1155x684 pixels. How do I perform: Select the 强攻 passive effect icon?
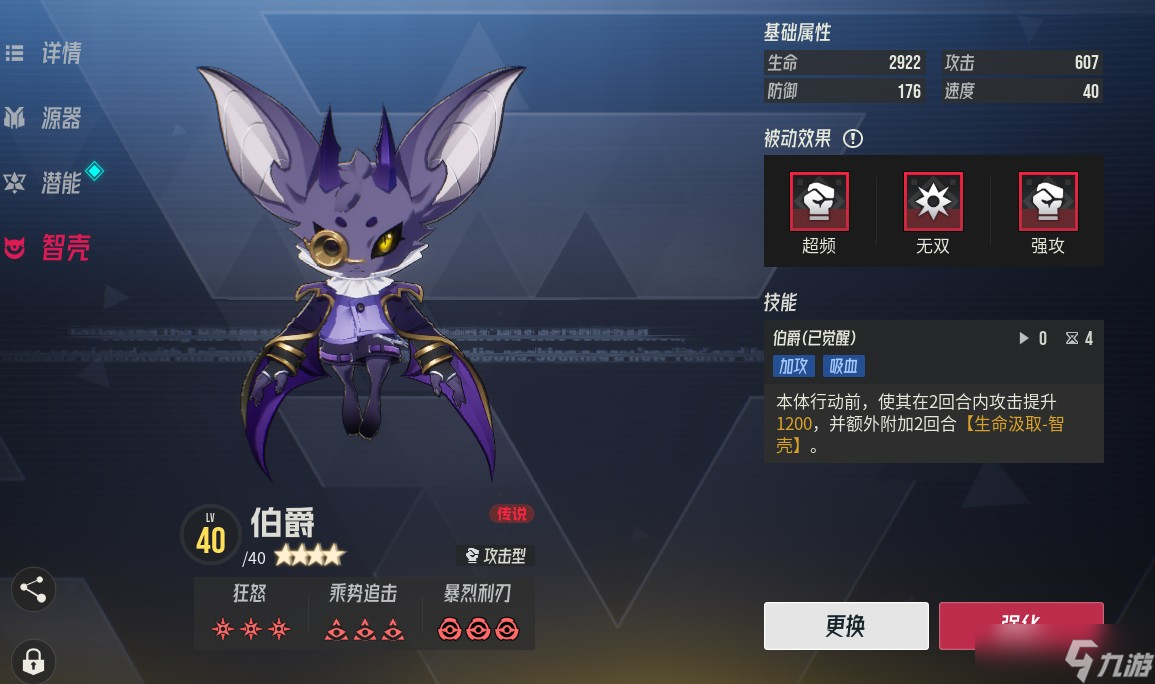point(1048,202)
